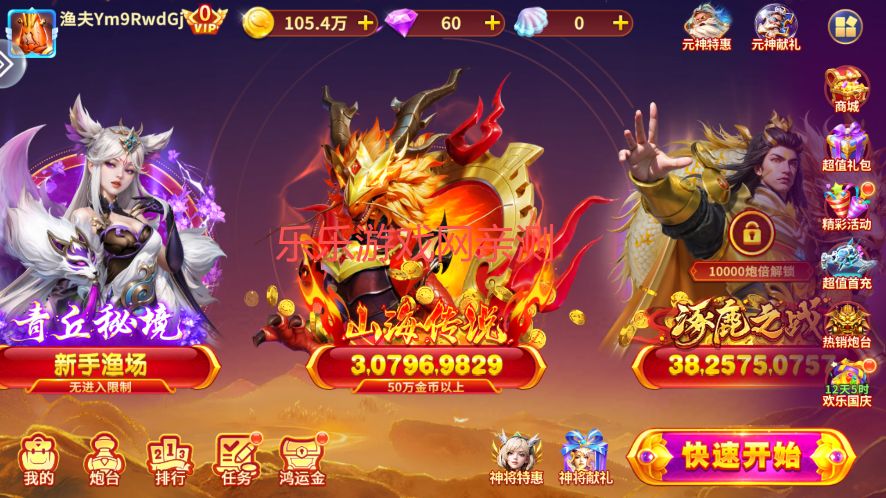Show the 精彩活动 events

pyautogui.click(x=846, y=207)
